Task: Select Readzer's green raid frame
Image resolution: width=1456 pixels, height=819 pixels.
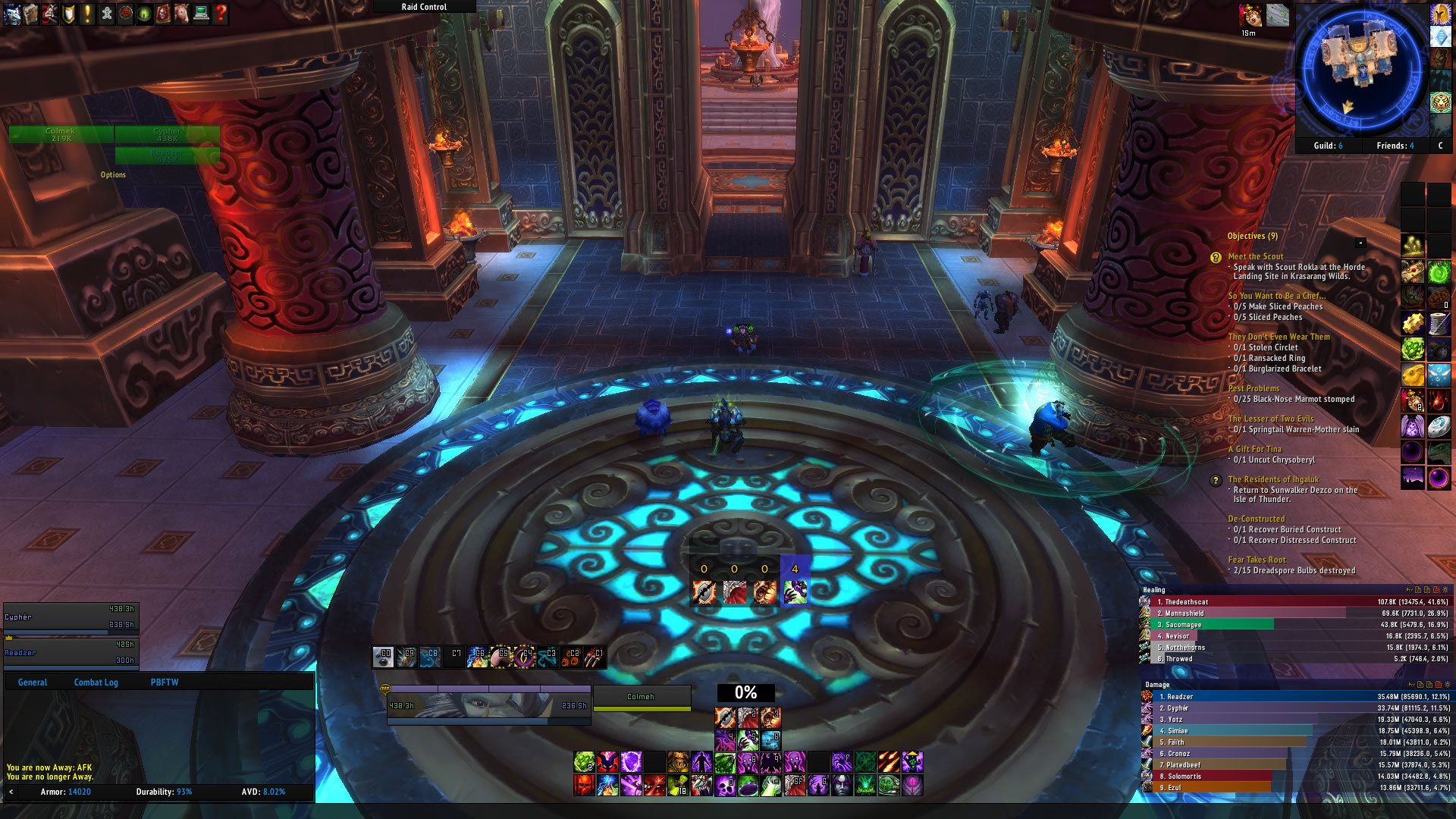Action: coord(167,155)
